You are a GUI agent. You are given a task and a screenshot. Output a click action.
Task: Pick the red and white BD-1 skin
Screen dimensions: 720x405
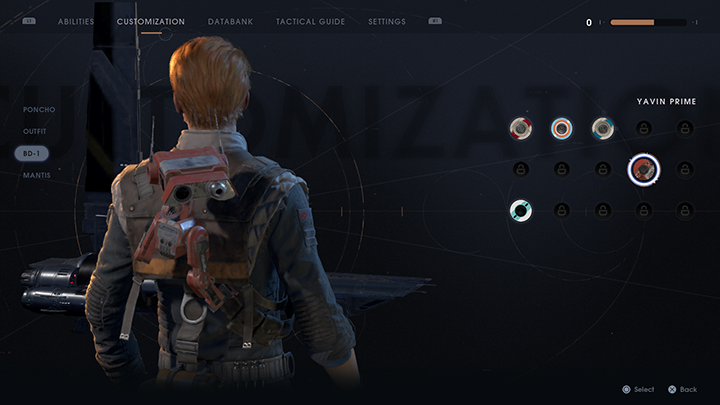520,128
